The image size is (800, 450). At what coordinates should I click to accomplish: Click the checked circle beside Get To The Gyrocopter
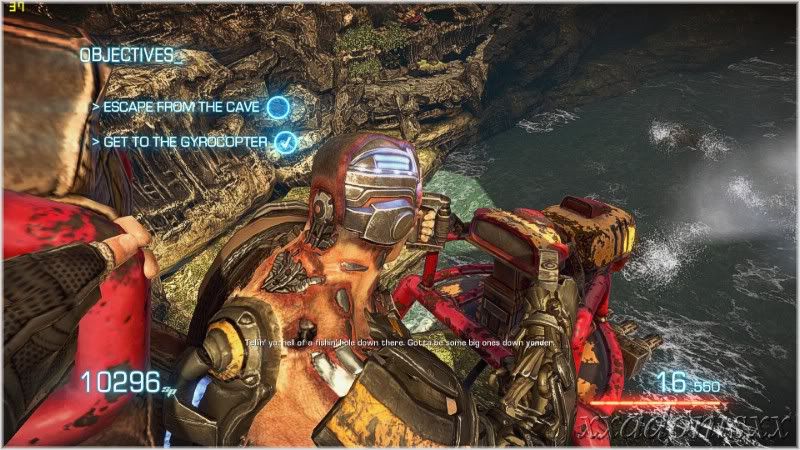[x=285, y=142]
